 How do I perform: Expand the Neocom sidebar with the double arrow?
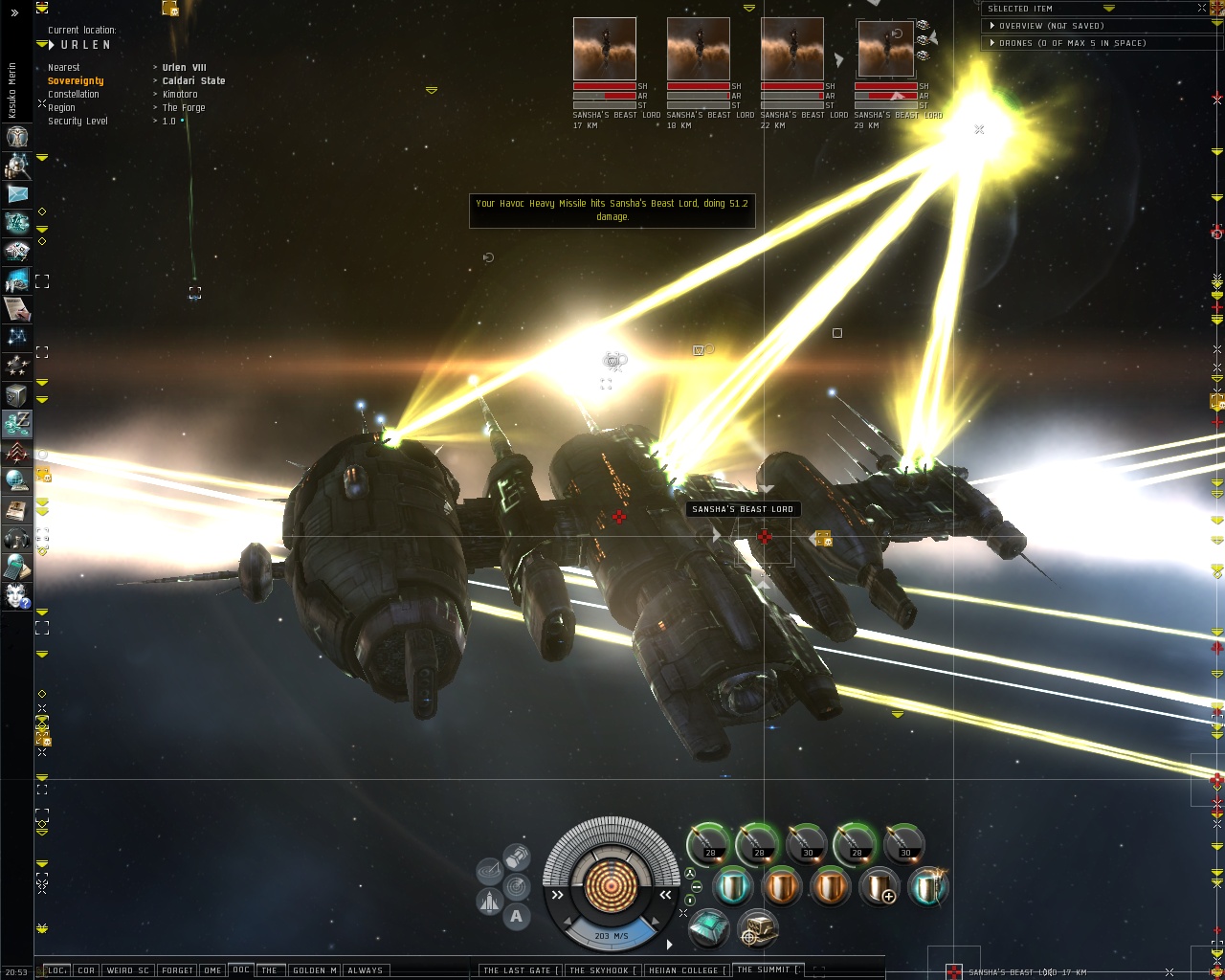pos(14,12)
